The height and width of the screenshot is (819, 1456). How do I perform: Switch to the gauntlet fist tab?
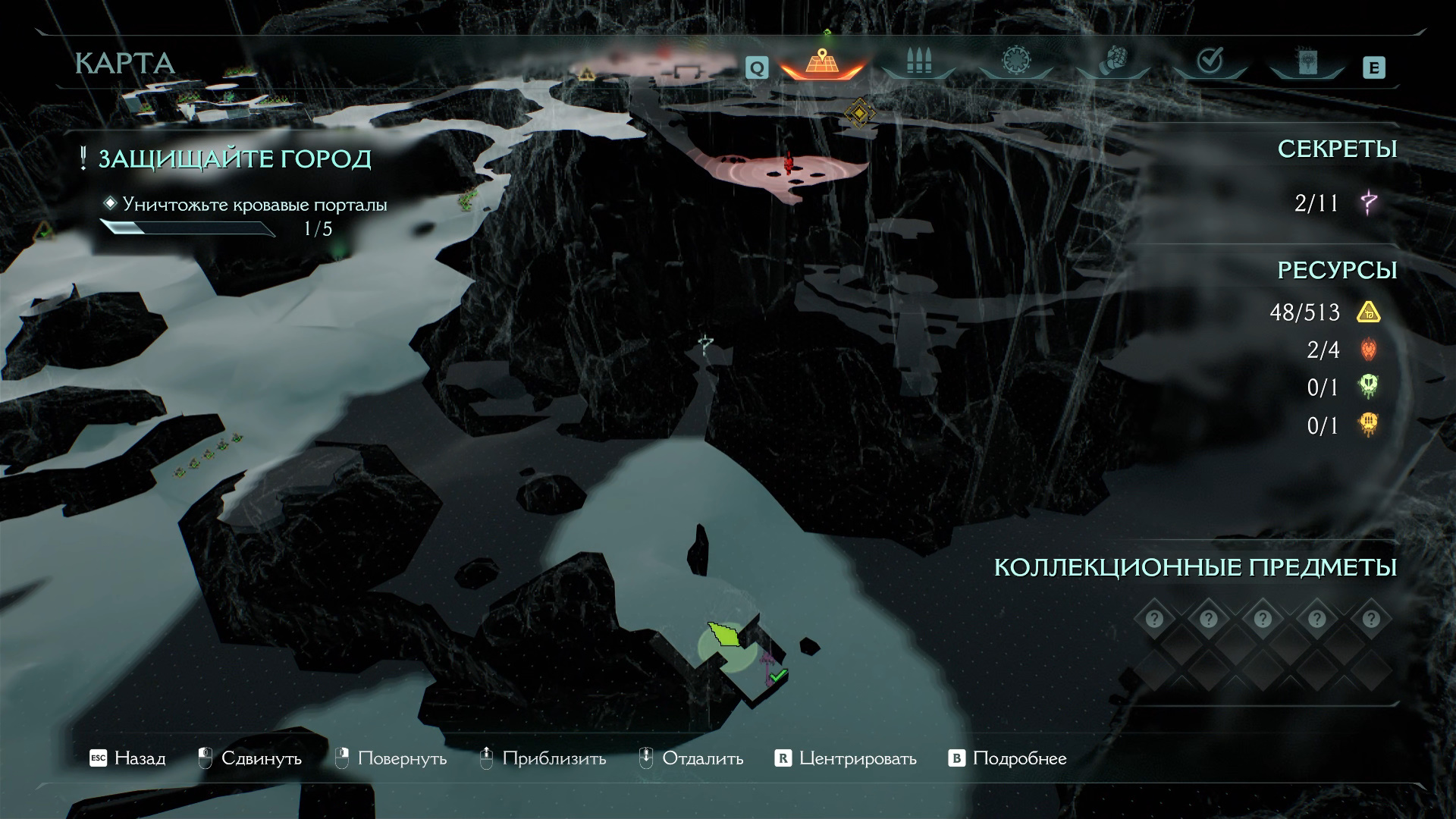(1113, 61)
